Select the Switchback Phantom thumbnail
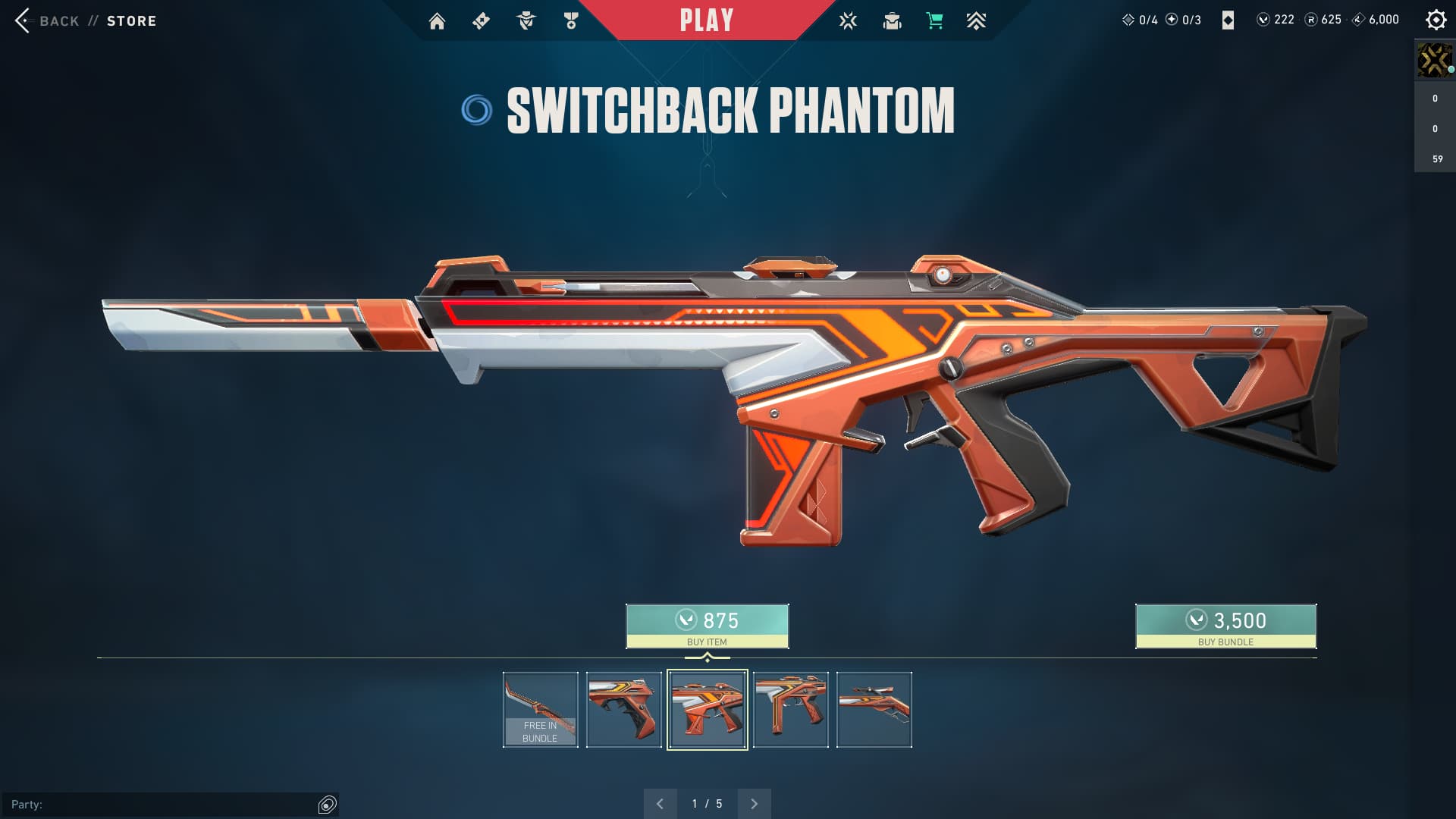 [x=707, y=710]
